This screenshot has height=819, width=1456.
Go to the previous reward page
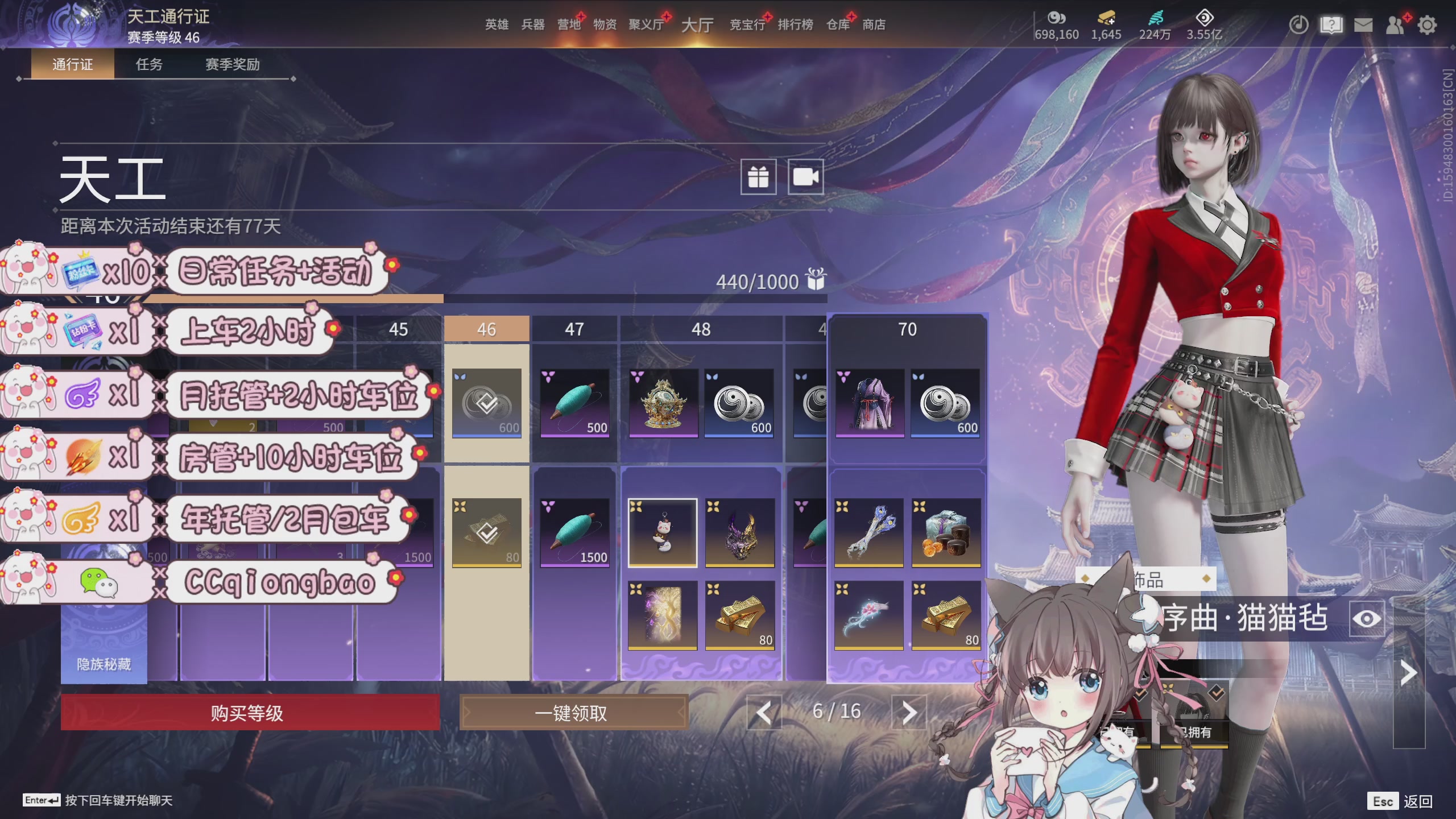764,712
